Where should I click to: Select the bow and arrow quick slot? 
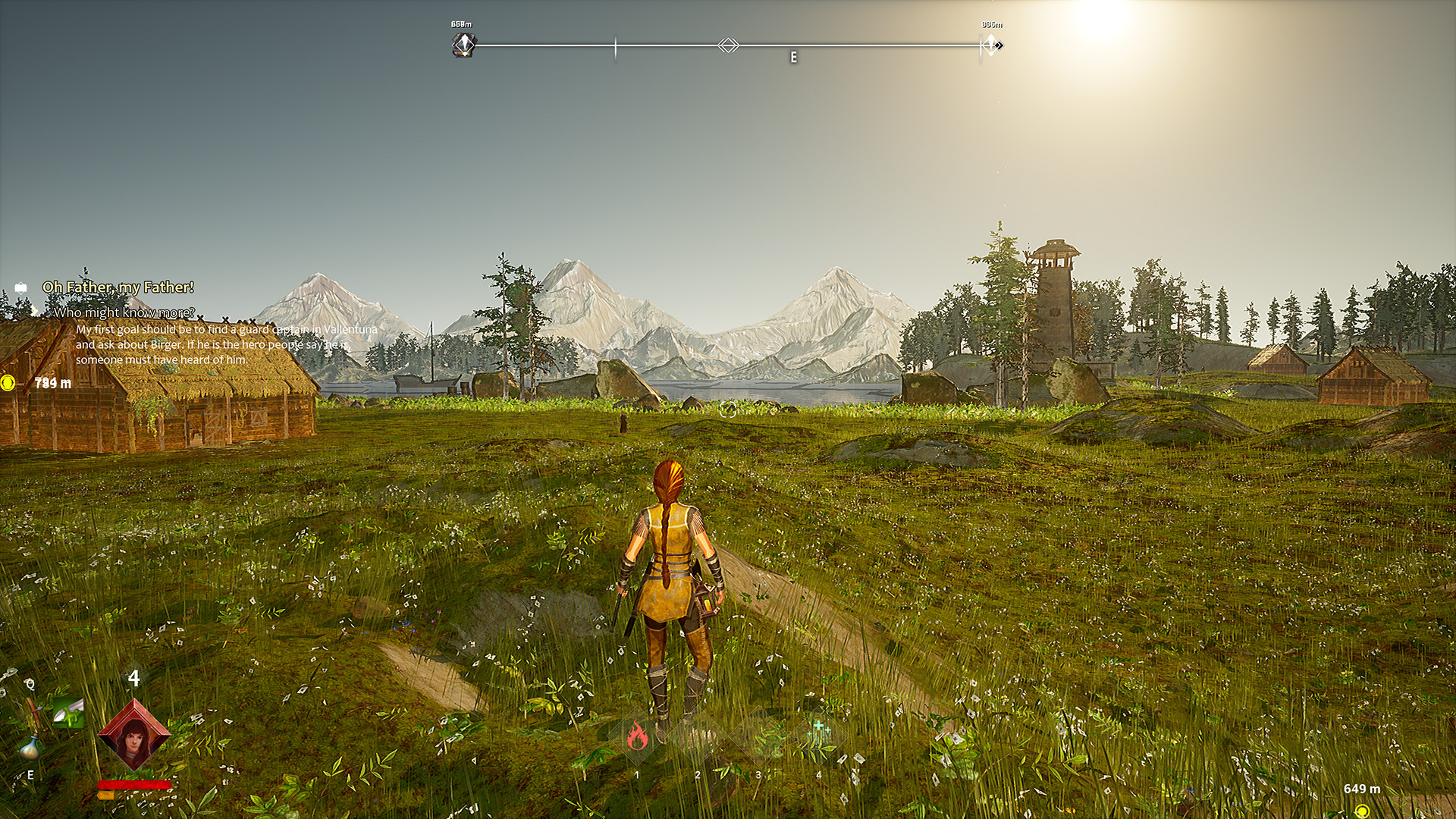pos(32,711)
